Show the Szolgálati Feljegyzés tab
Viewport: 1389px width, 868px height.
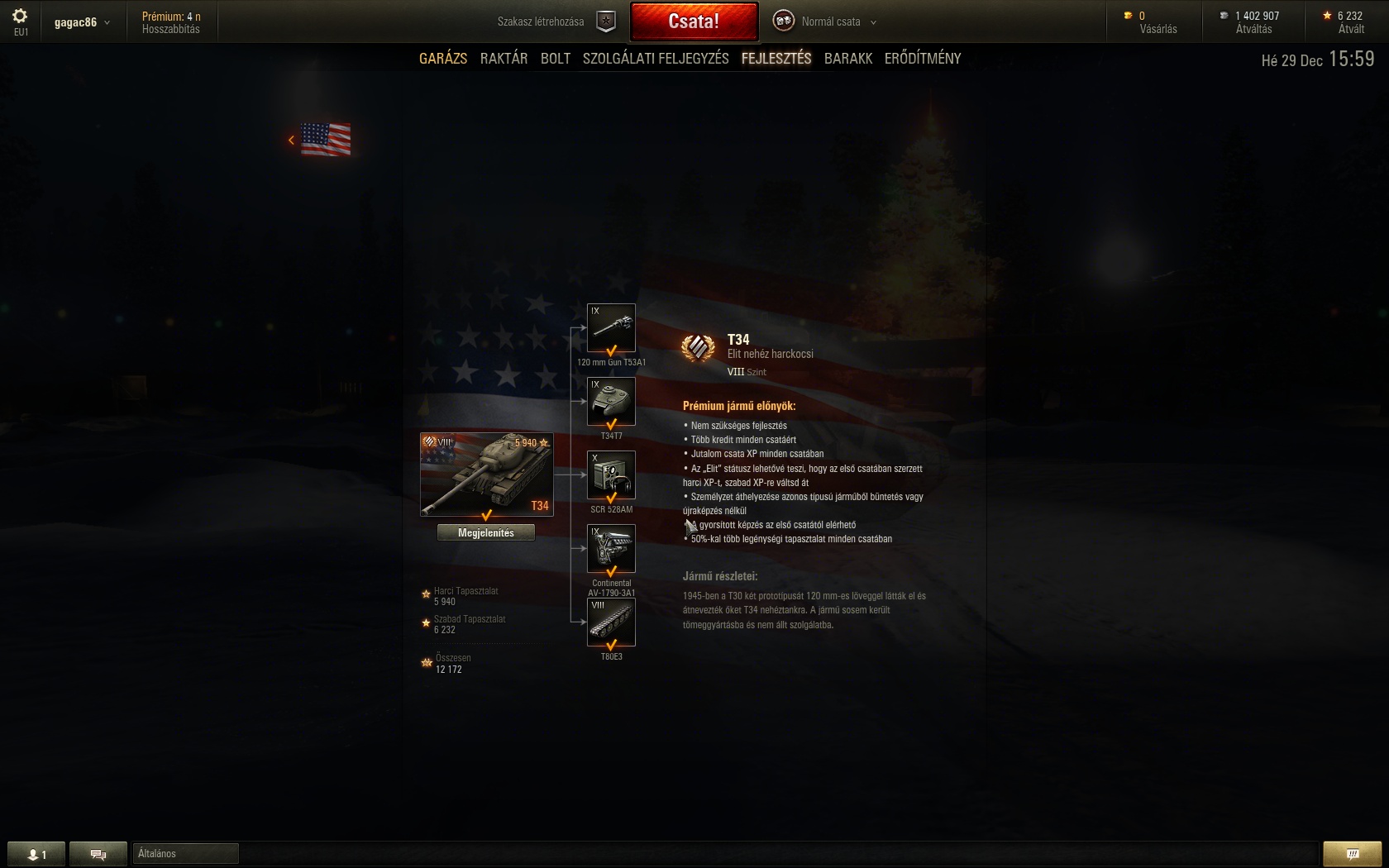point(656,59)
